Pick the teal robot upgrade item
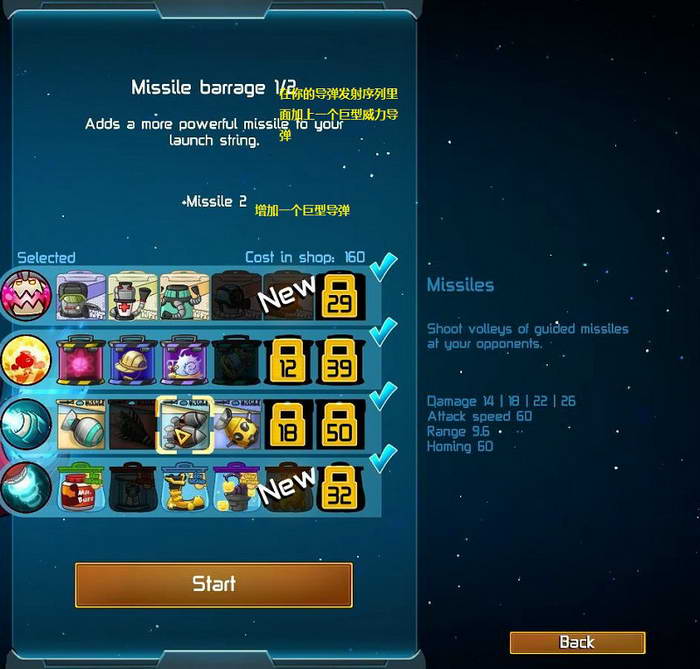Viewport: 700px width, 669px height. pyautogui.click(x=185, y=295)
